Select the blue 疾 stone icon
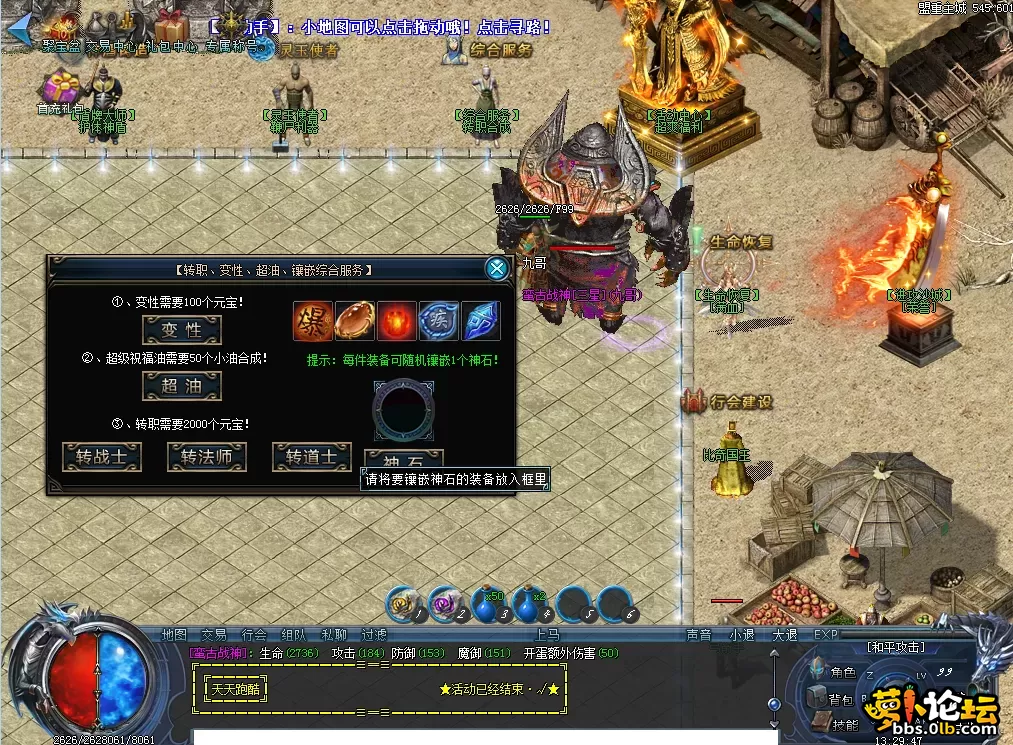This screenshot has width=1013, height=745. (x=438, y=321)
